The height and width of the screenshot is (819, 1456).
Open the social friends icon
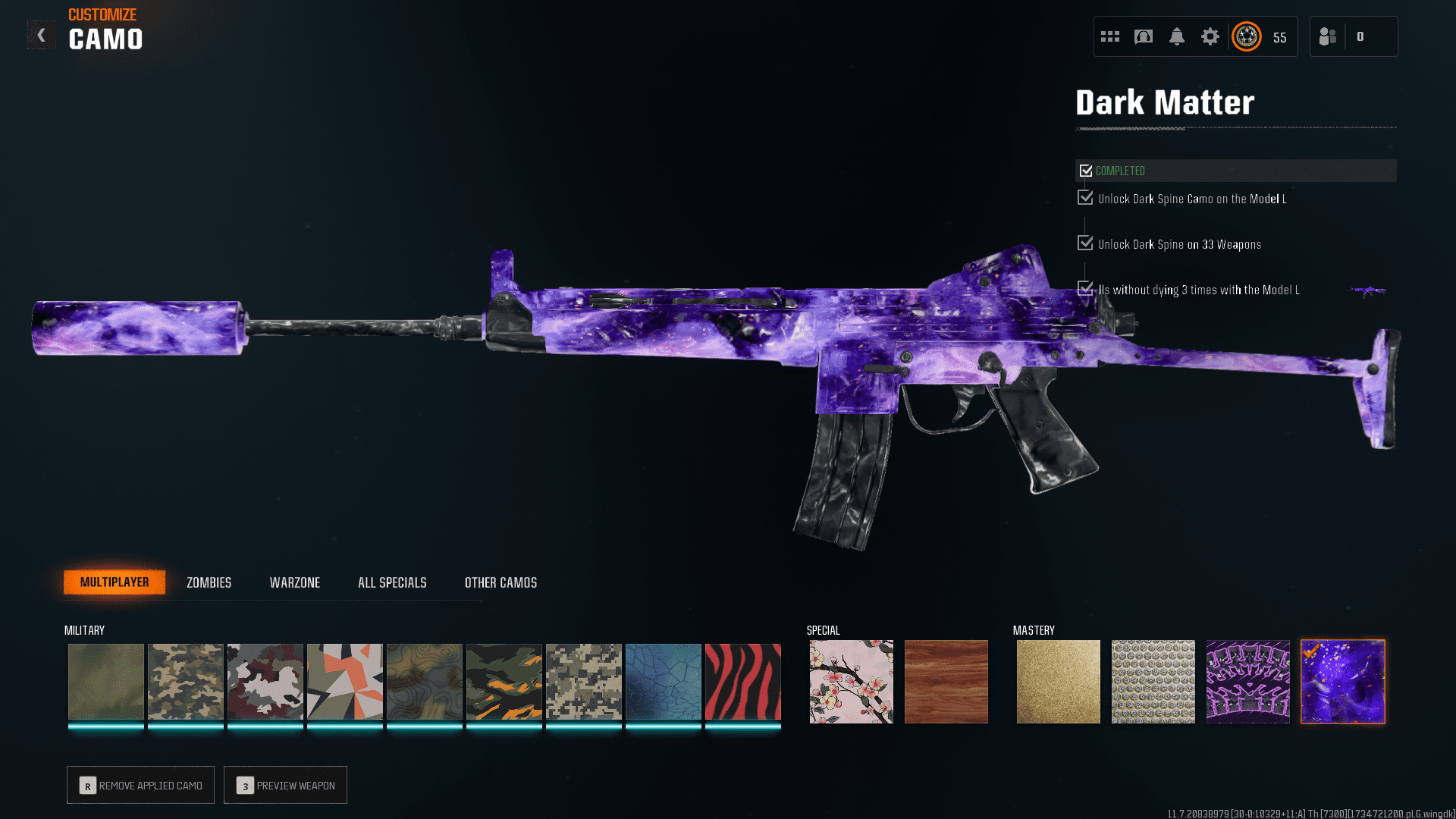[1327, 36]
